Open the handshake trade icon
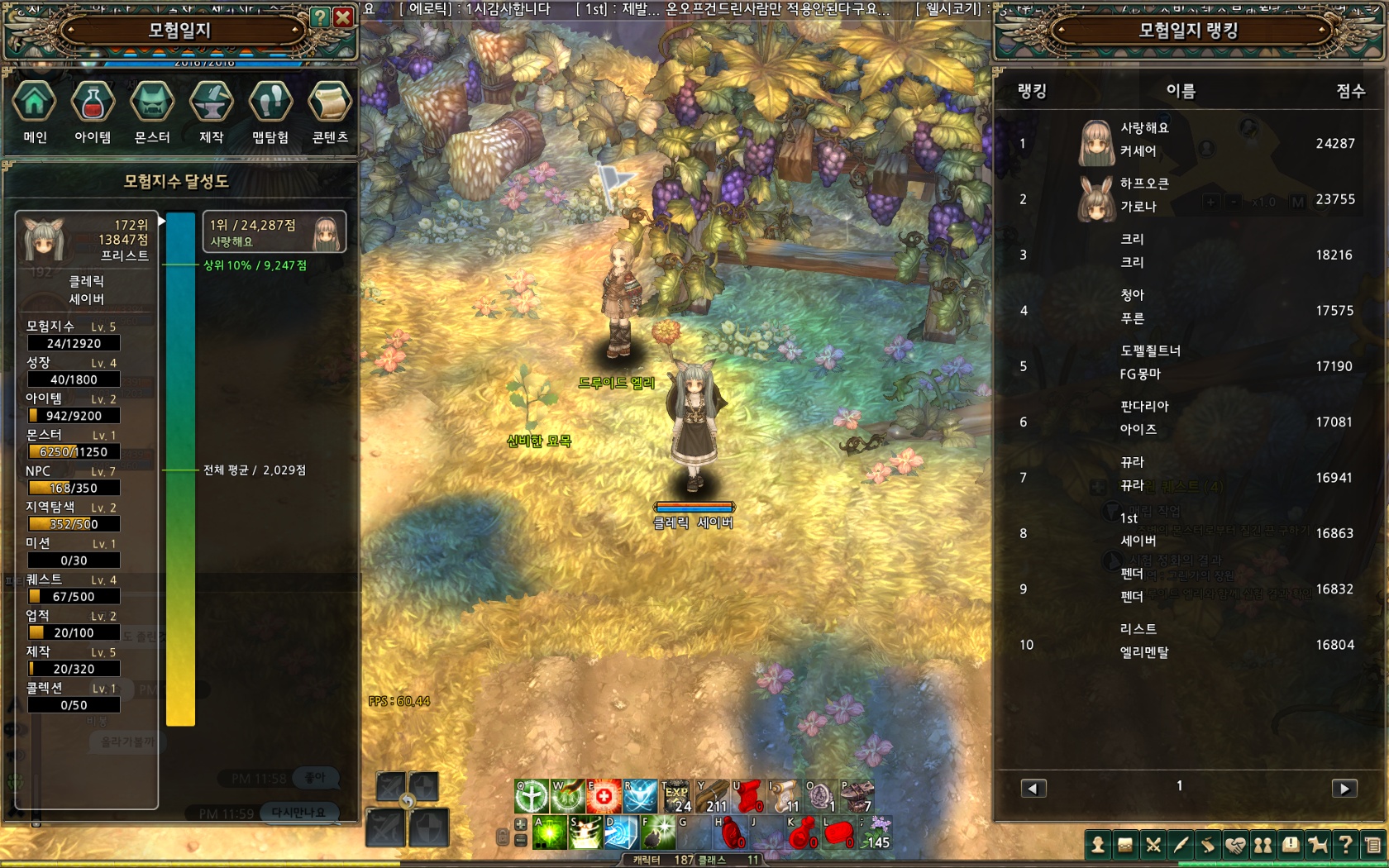The width and height of the screenshot is (1389, 868). (x=1237, y=846)
